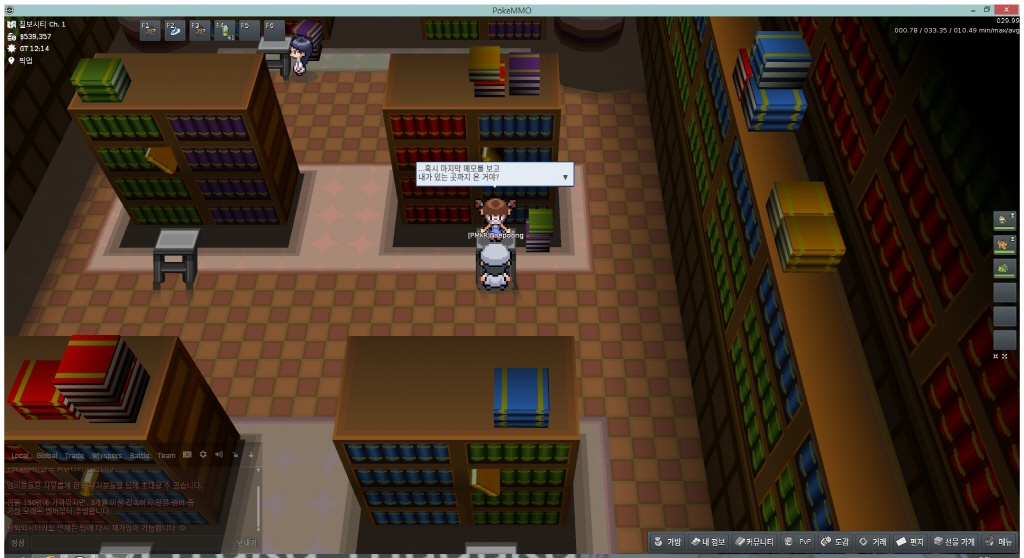Switch to the Global chat tab
Screen dimensions: 1024x558
point(47,455)
